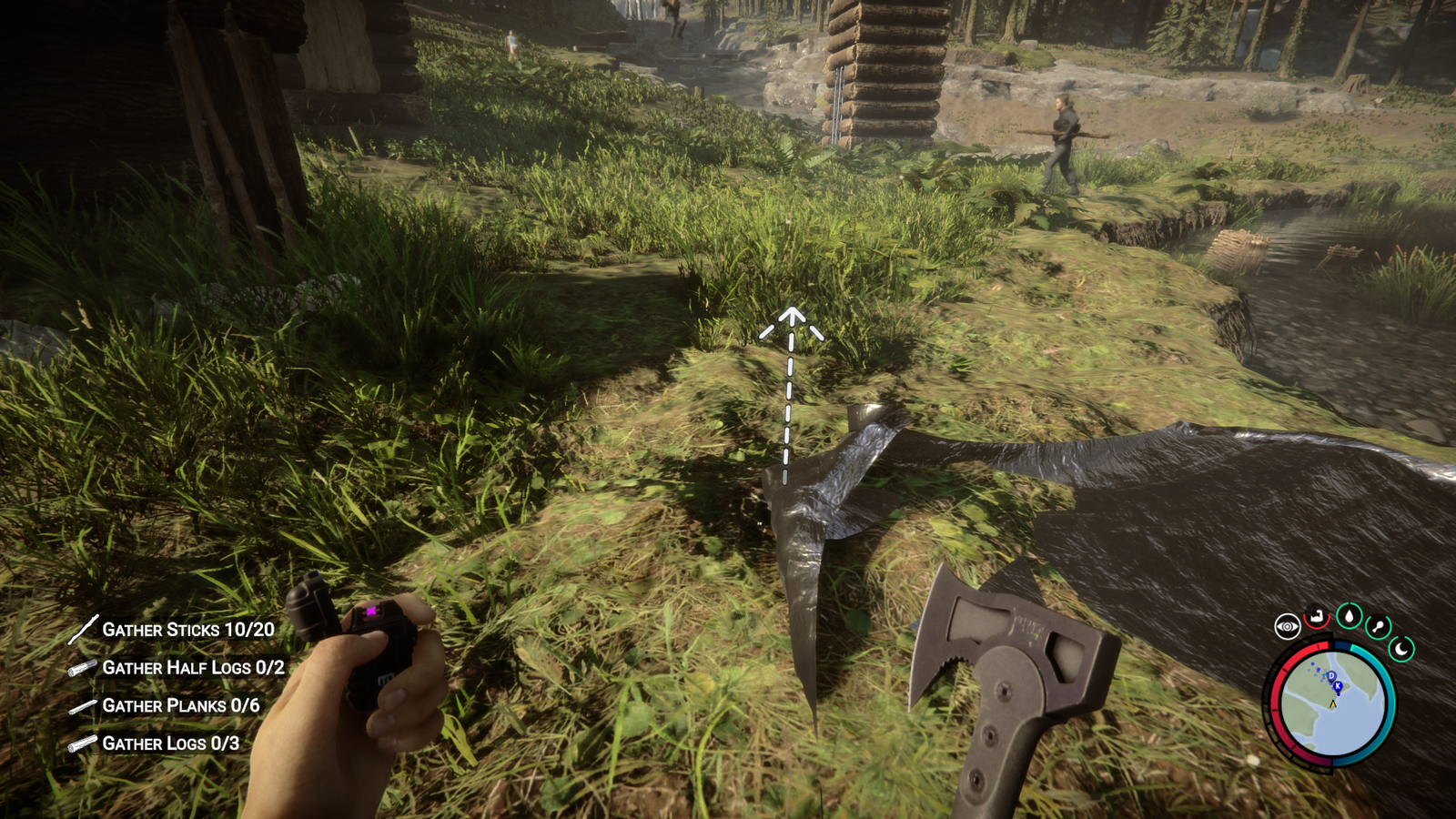Image resolution: width=1456 pixels, height=819 pixels.
Task: Click the yellow player arrow on minimap
Action: pos(1333,704)
